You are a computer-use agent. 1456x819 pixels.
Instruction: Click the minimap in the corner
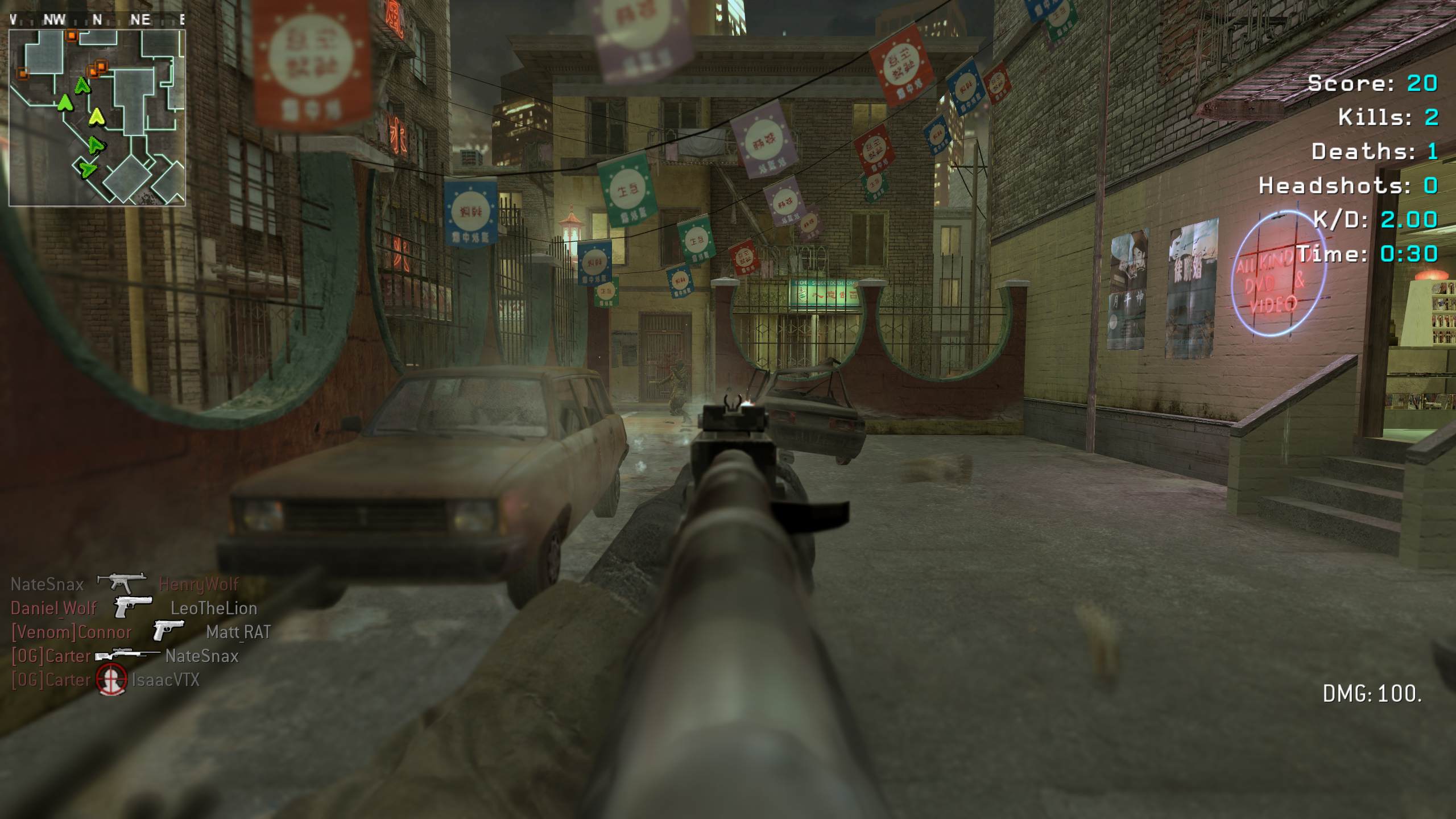[x=97, y=117]
